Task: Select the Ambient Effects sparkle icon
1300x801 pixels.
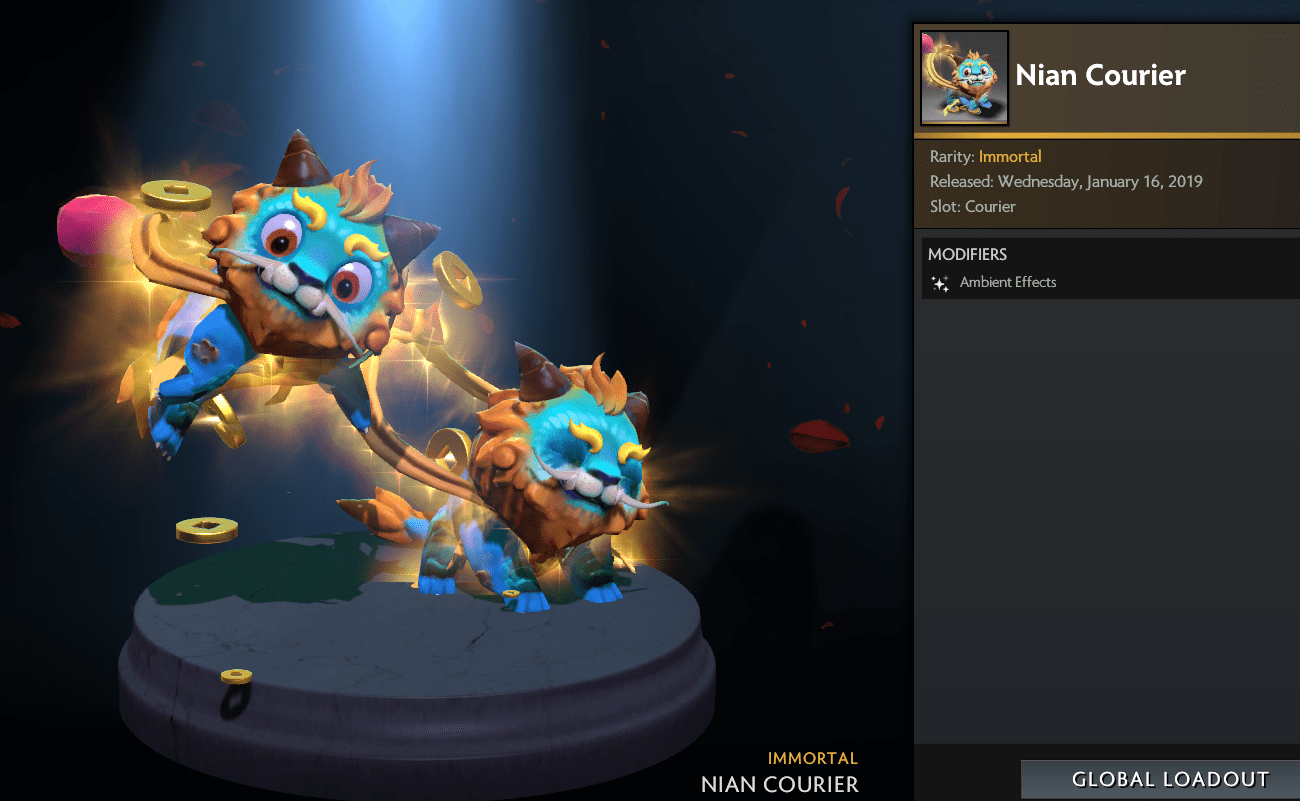Action: pos(939,283)
